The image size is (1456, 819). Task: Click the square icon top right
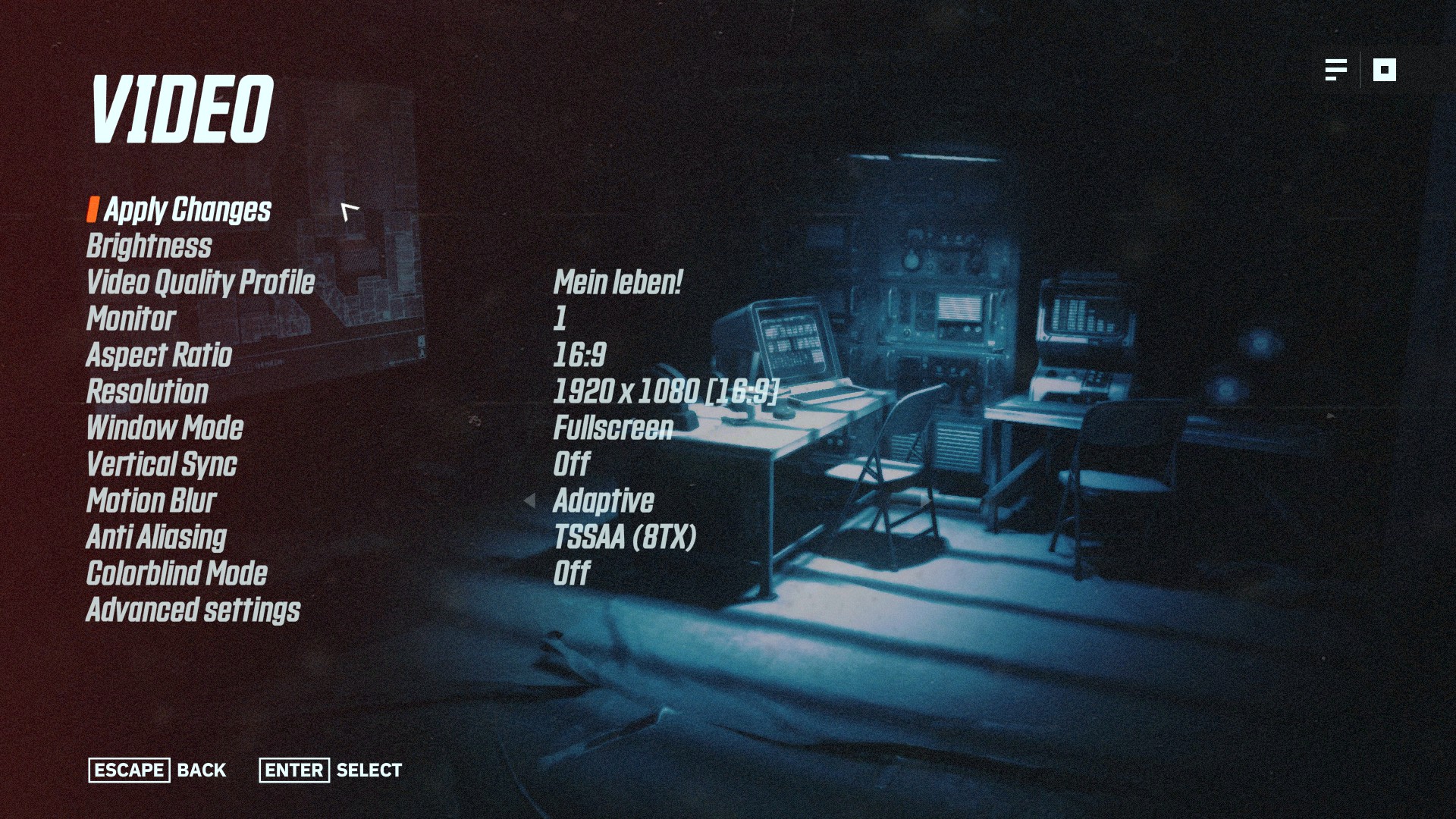click(x=1384, y=70)
